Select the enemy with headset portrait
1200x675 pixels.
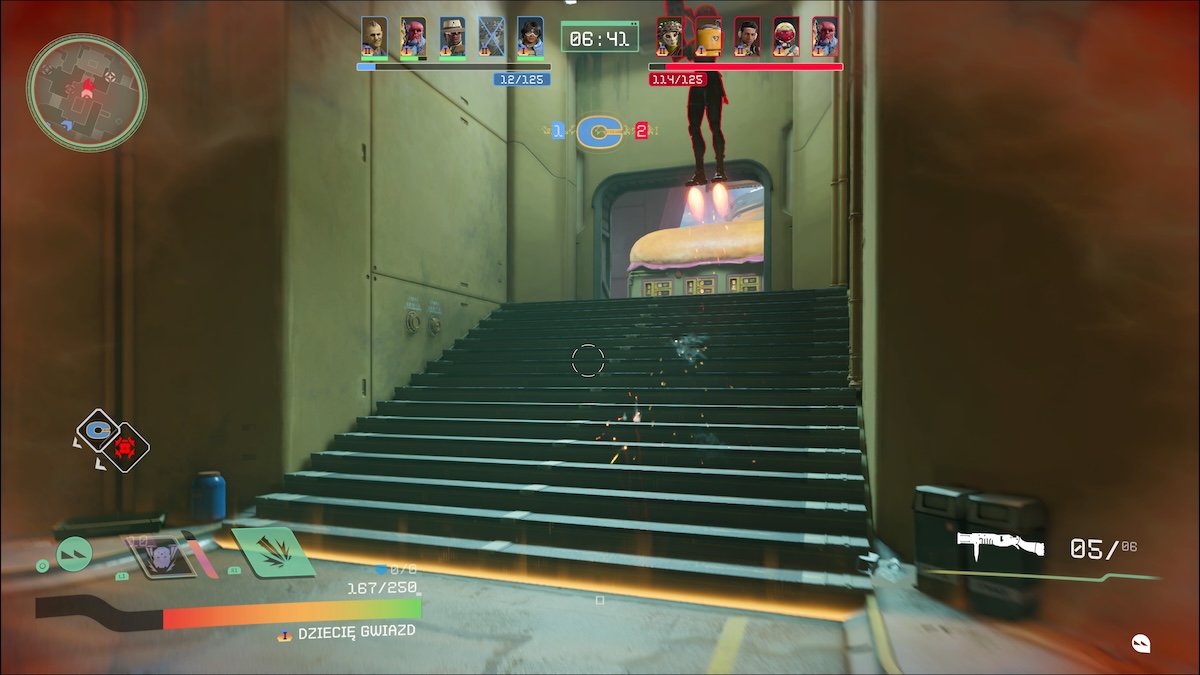pyautogui.click(x=747, y=37)
